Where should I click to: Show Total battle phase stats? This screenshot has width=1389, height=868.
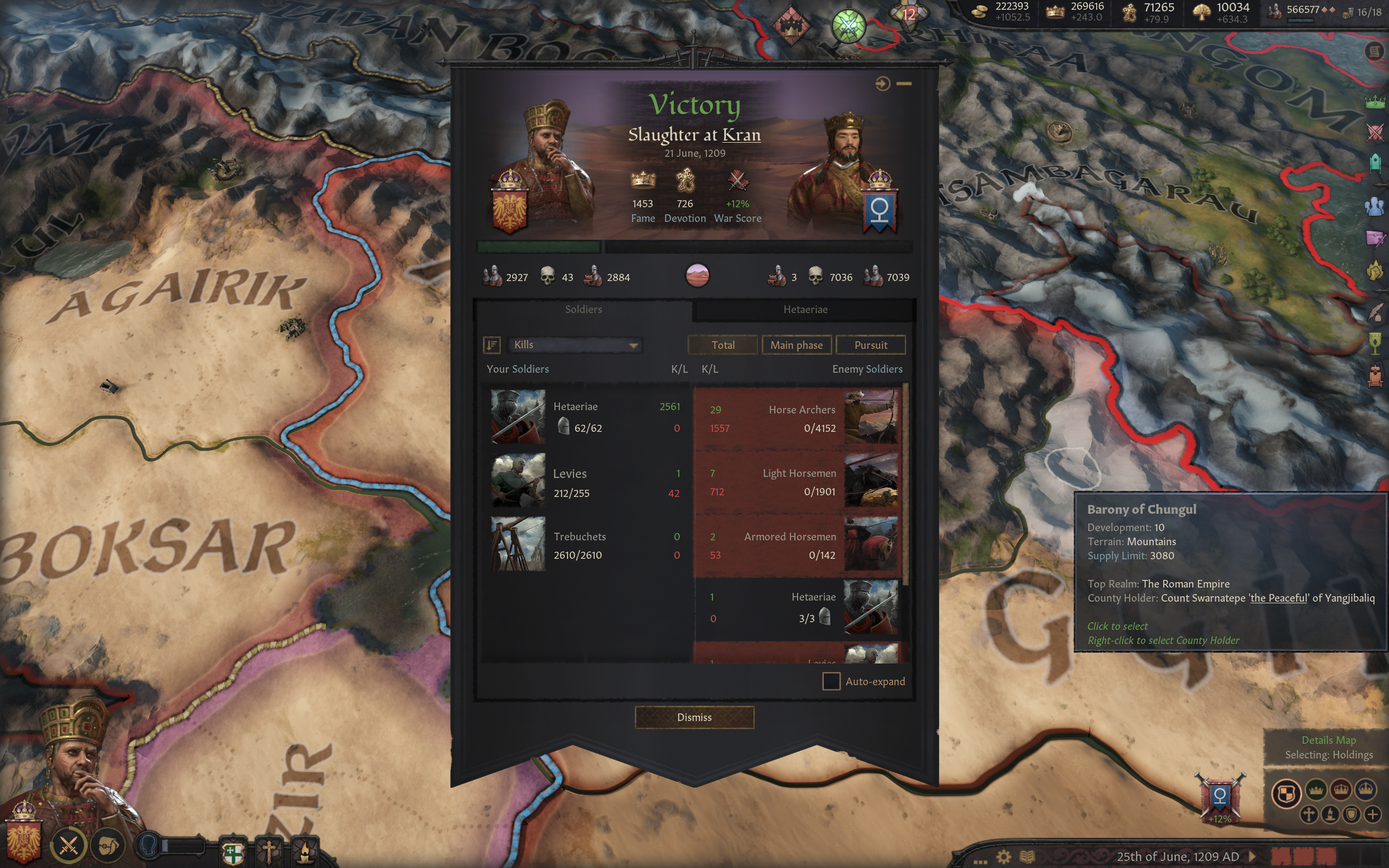(x=722, y=345)
